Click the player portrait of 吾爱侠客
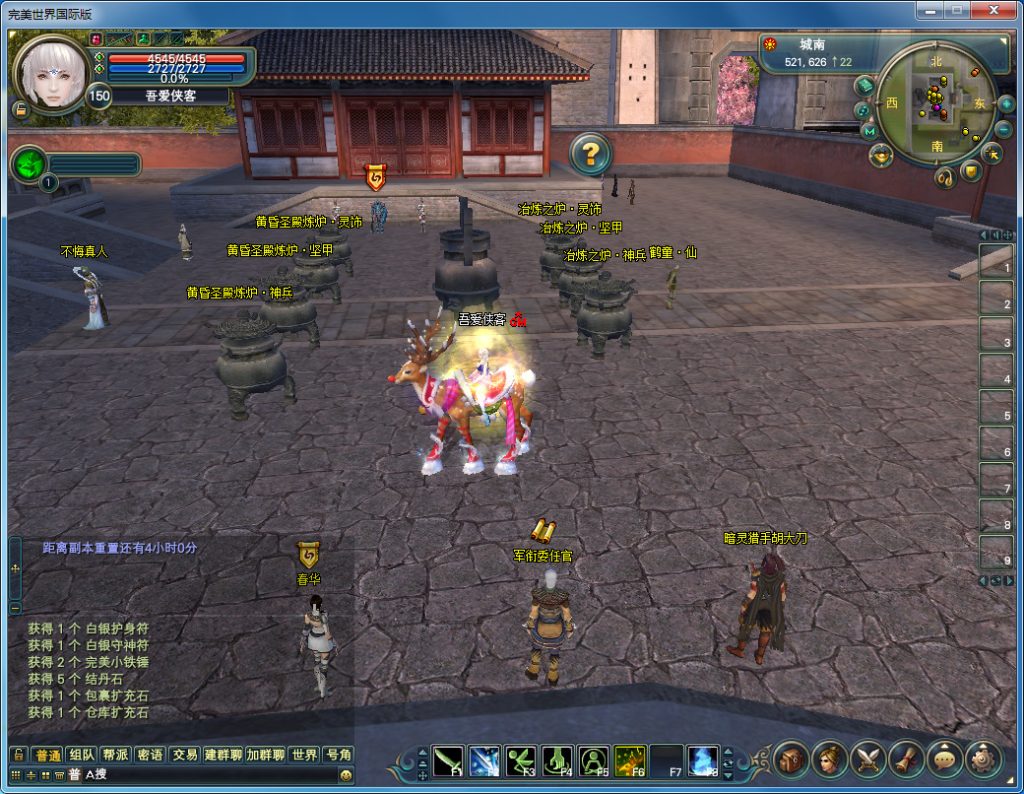 coord(50,75)
